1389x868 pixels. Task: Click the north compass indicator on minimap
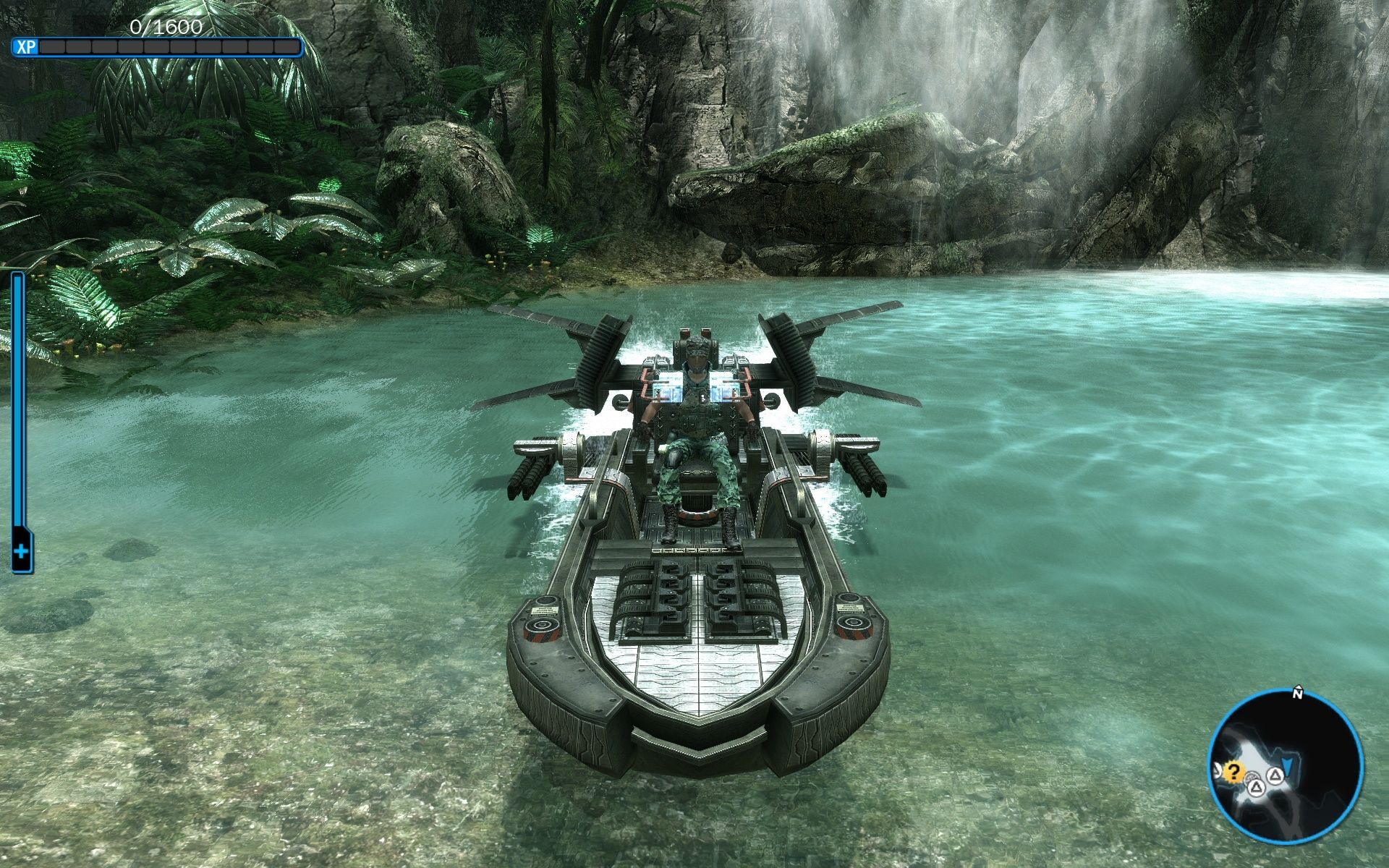(1298, 694)
